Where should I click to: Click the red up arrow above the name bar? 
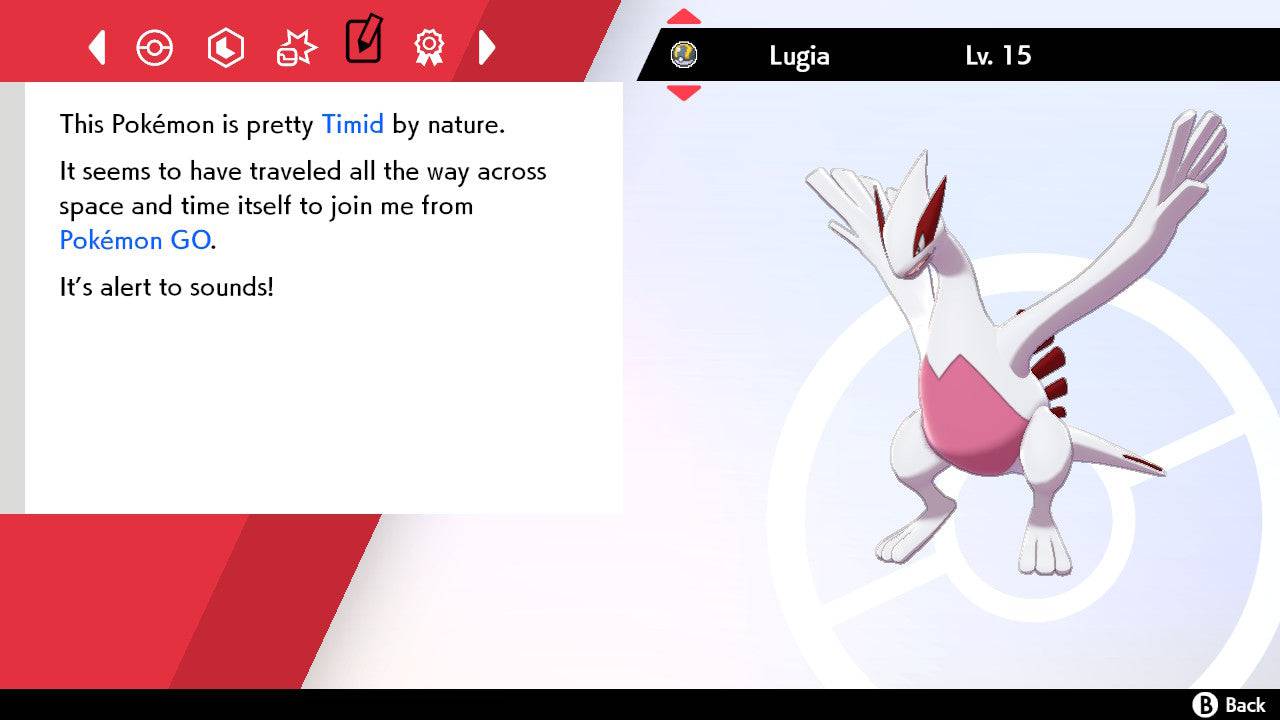684,14
